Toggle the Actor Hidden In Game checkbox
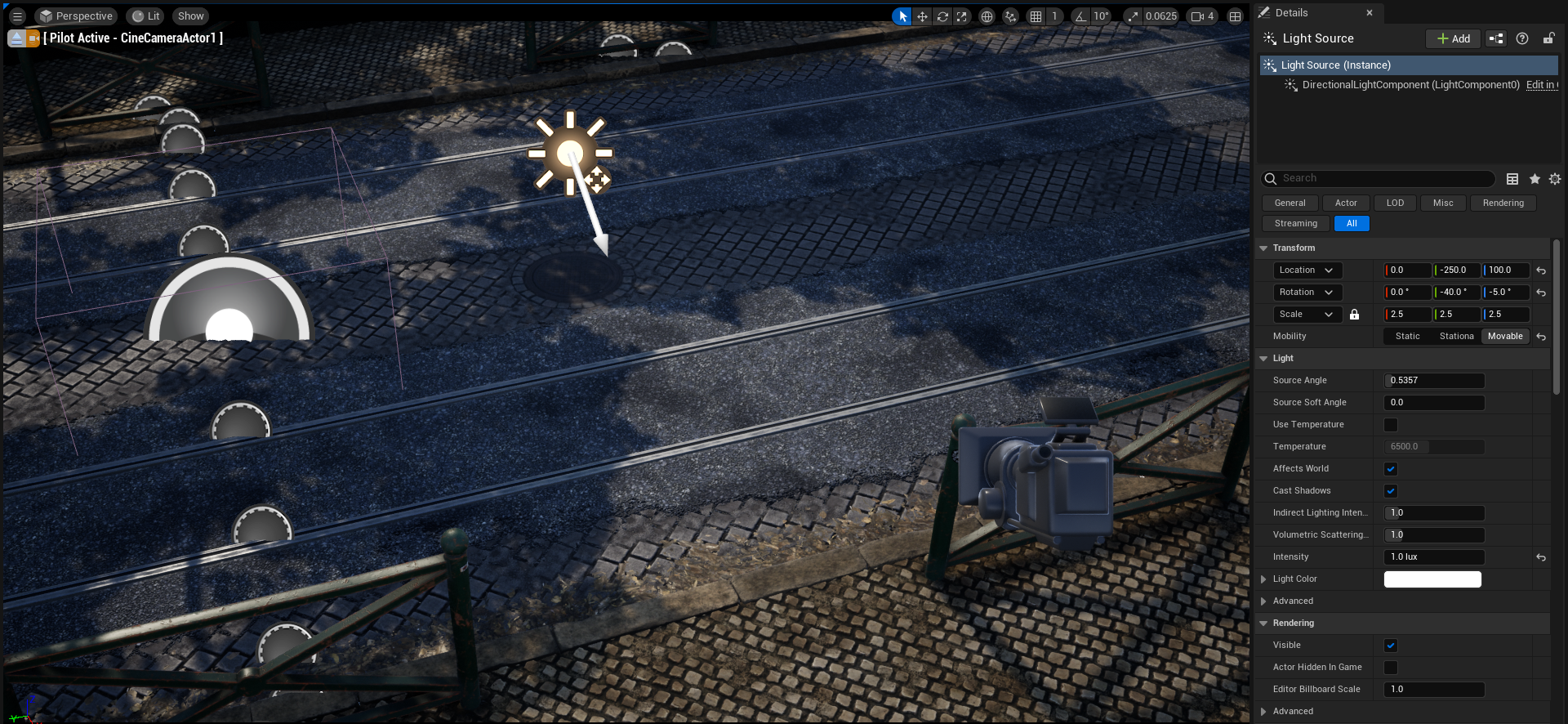 click(x=1391, y=668)
